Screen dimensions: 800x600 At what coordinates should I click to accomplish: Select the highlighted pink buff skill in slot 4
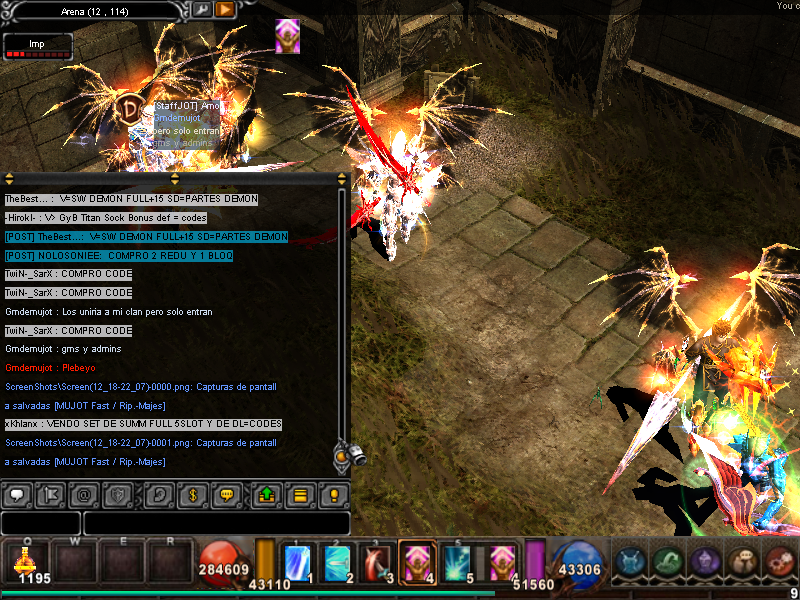(x=416, y=562)
